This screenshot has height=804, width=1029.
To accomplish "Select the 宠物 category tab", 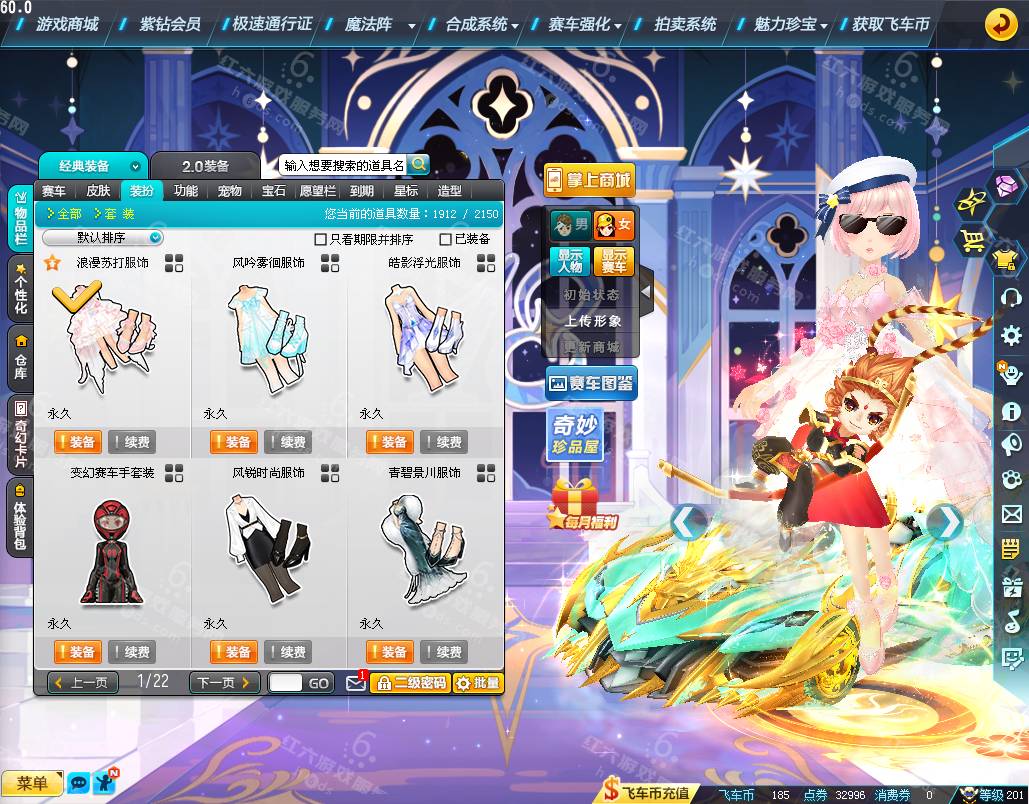I will [x=230, y=191].
